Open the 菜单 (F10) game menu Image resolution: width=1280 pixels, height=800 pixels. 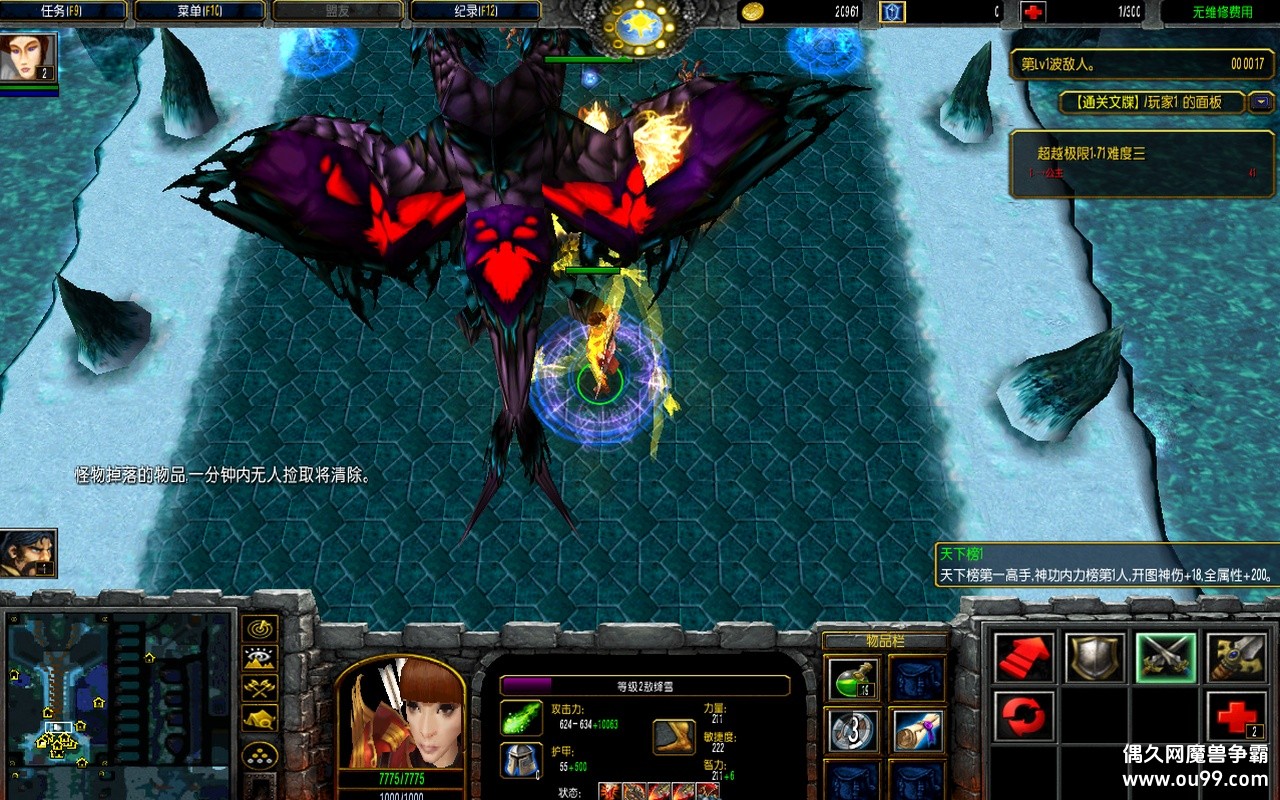point(200,12)
